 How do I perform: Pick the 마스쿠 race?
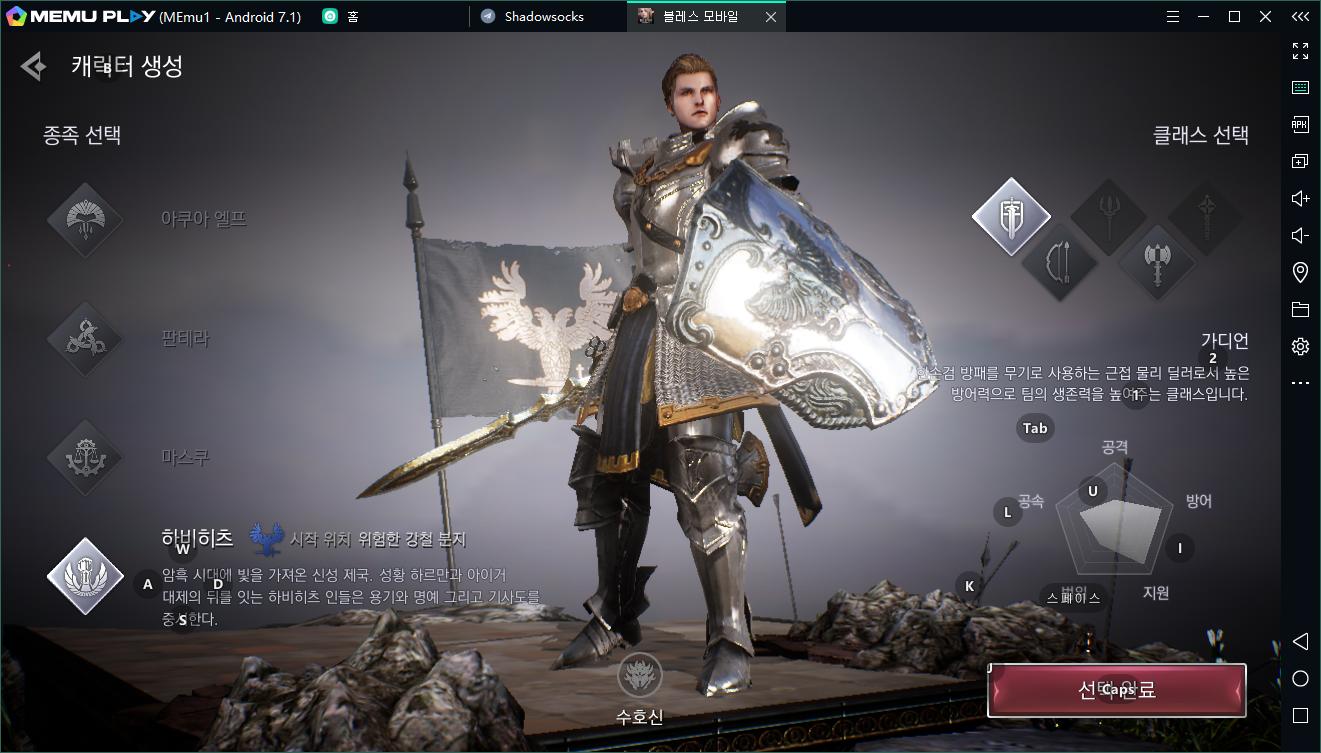click(x=85, y=458)
